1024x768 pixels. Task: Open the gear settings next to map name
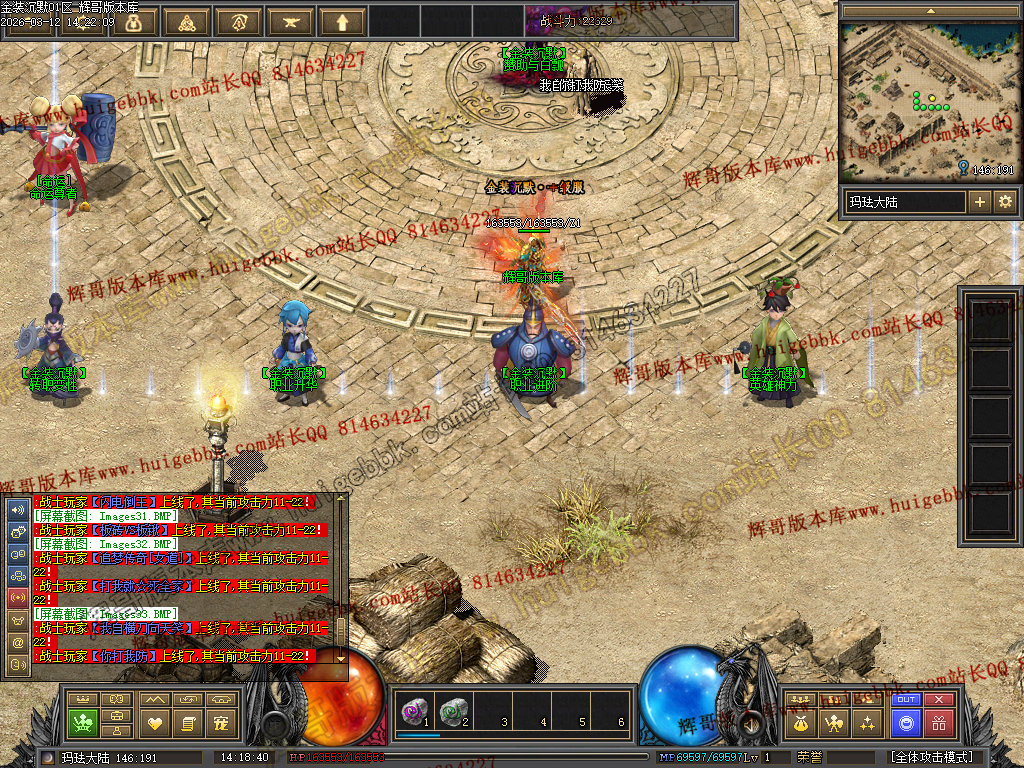[1004, 202]
